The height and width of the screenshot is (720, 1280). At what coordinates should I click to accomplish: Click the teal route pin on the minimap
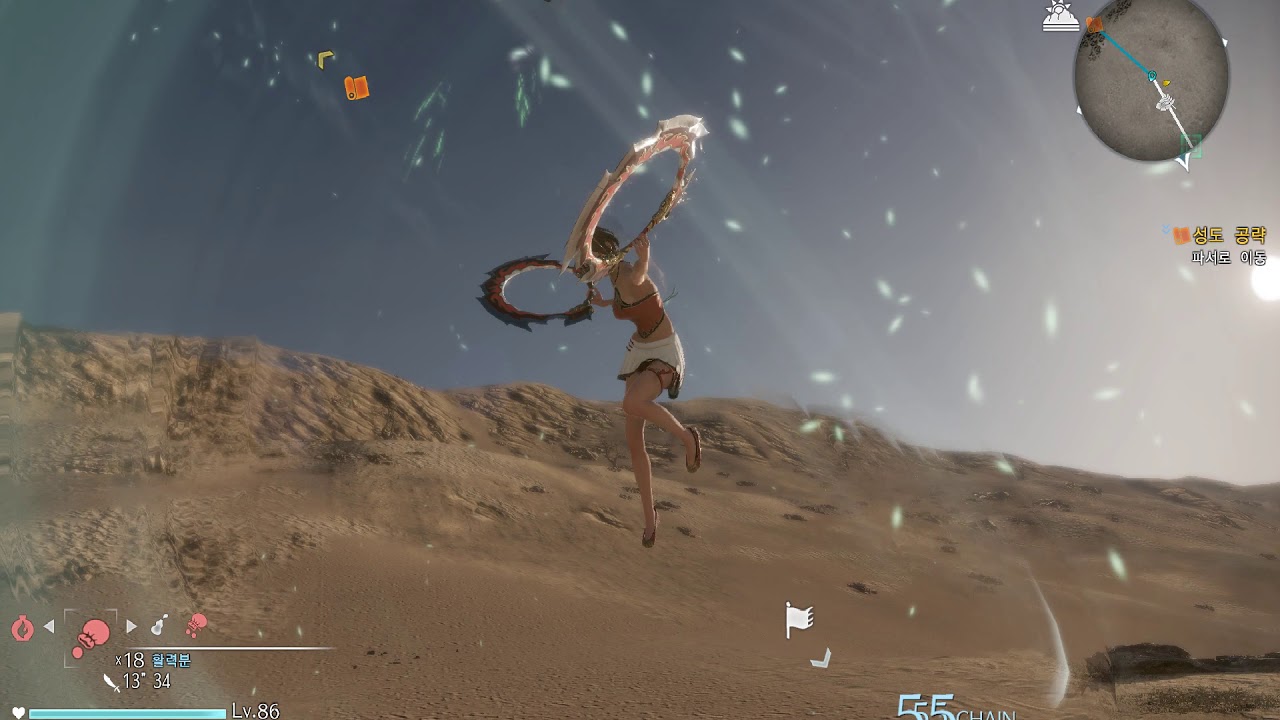(1150, 75)
